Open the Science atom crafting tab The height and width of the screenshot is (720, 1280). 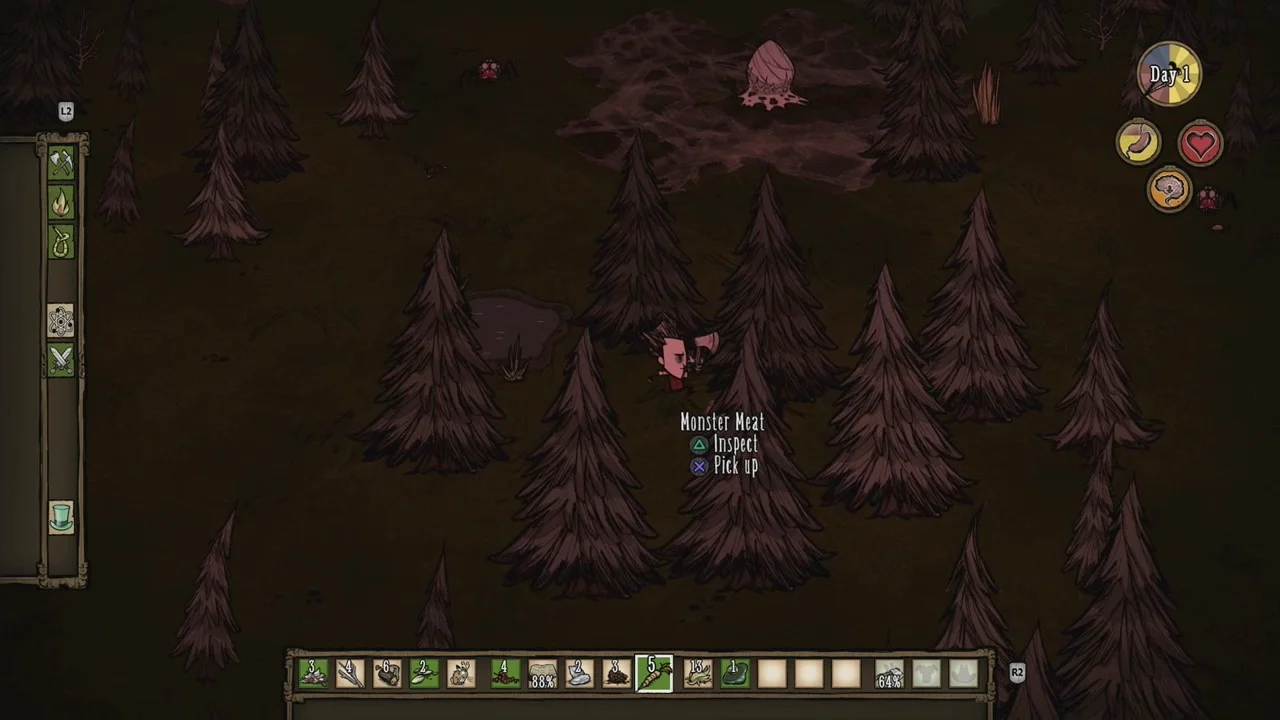coord(61,321)
